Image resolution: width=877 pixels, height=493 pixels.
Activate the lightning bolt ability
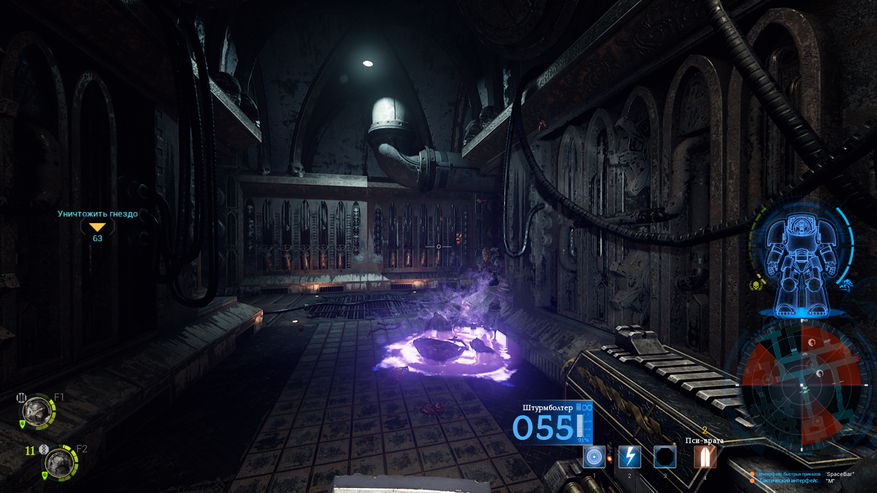click(x=629, y=457)
